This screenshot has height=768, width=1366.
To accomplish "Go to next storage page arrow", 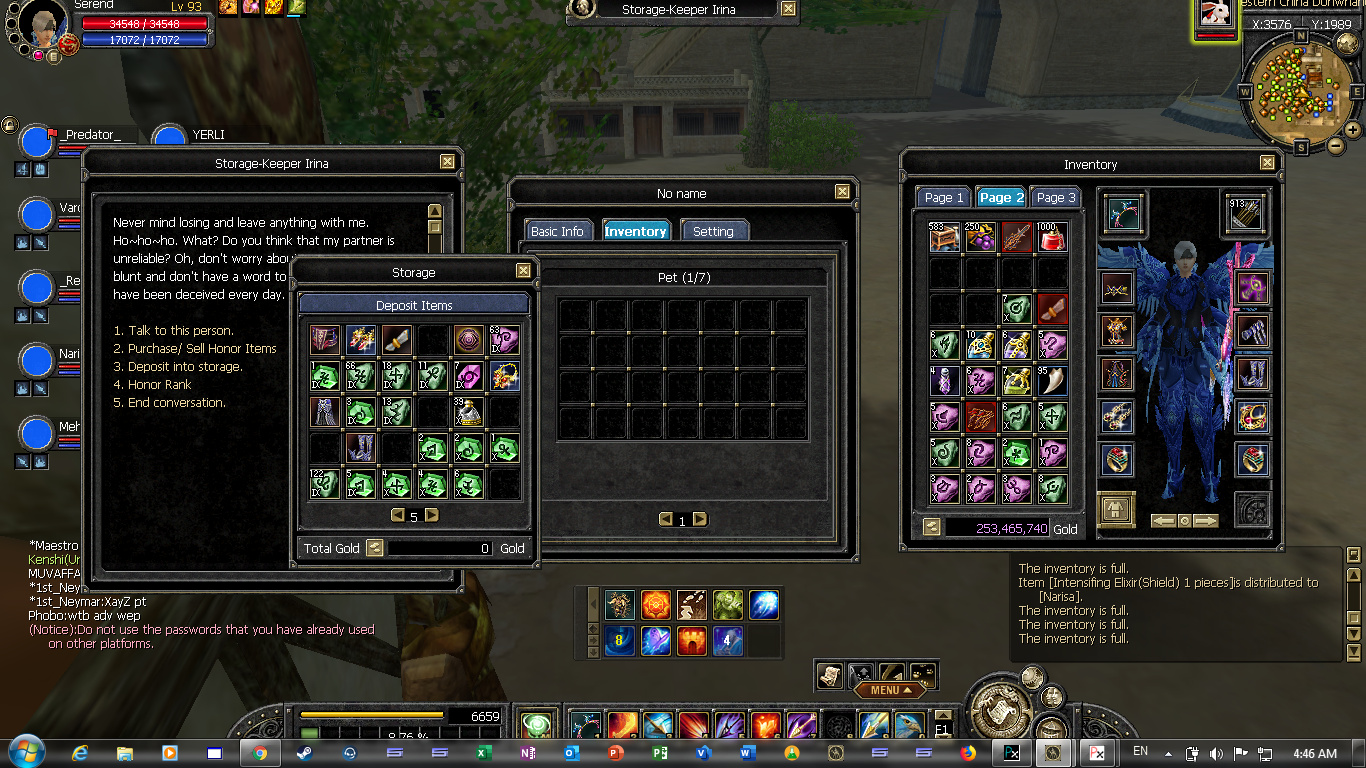I will tap(432, 516).
